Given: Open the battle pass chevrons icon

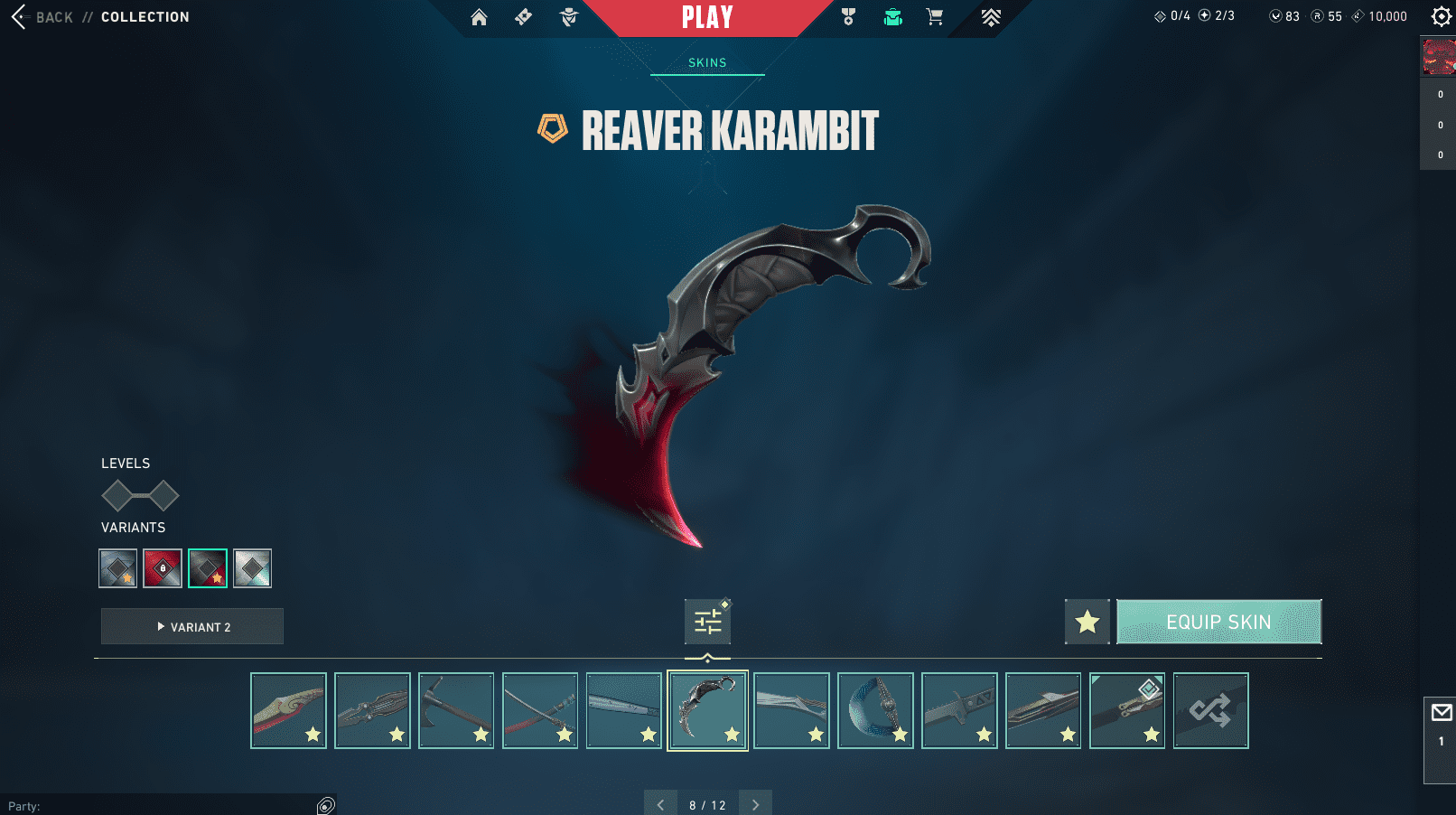Looking at the screenshot, I should [991, 17].
